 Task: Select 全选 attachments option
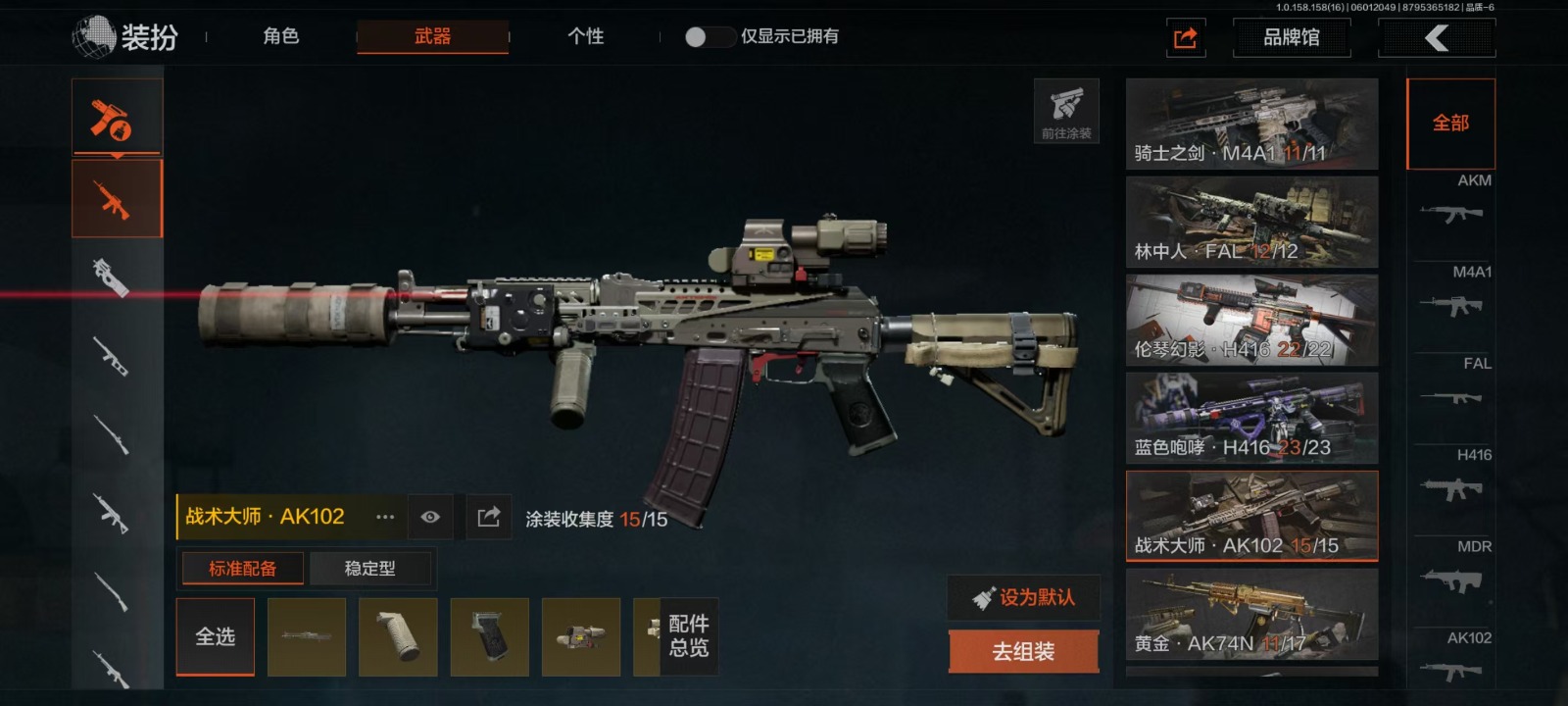(x=216, y=637)
